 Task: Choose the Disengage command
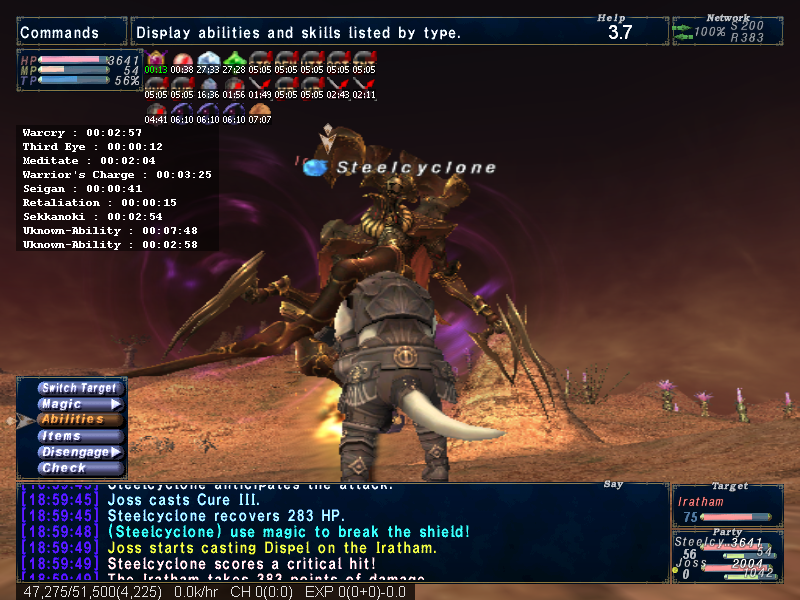point(80,452)
